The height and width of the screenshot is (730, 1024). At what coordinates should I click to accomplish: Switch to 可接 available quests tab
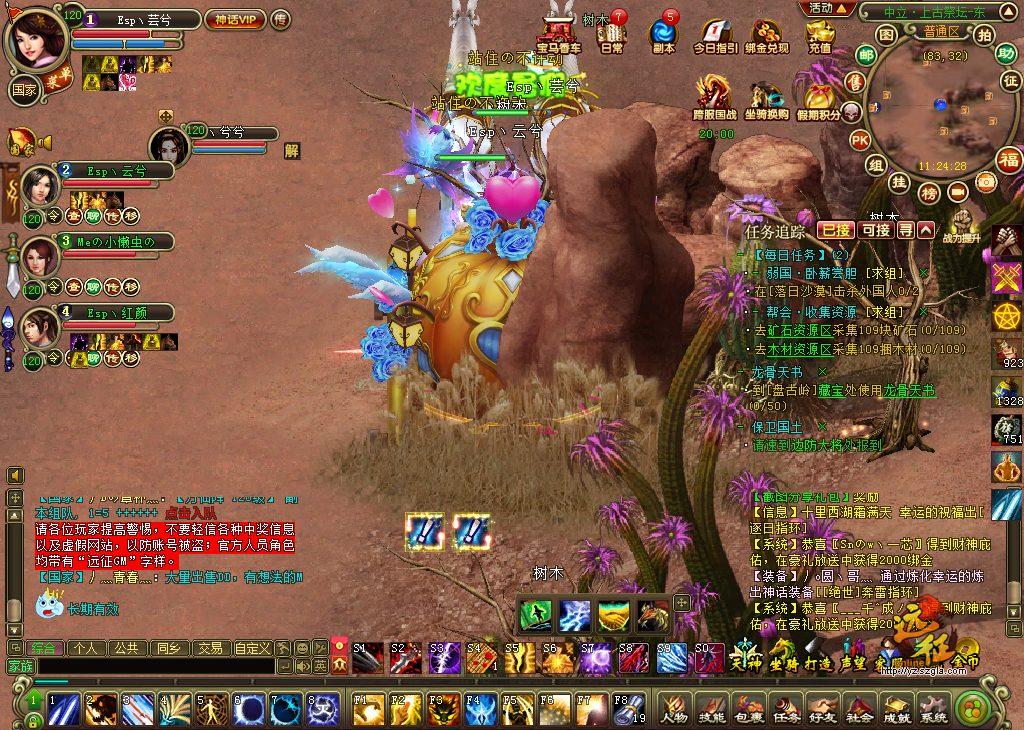(x=875, y=230)
